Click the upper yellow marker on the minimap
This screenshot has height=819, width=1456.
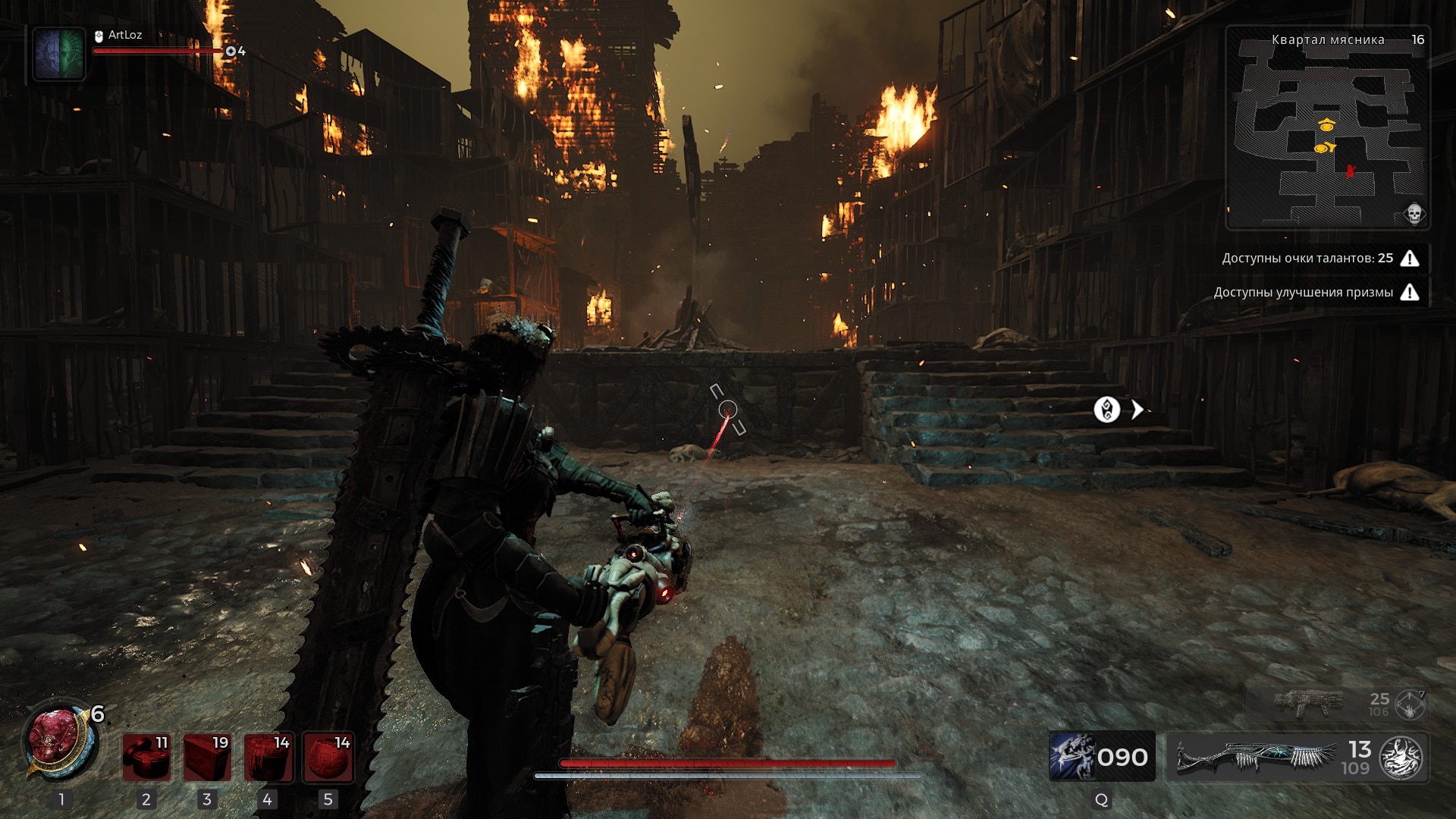1326,125
